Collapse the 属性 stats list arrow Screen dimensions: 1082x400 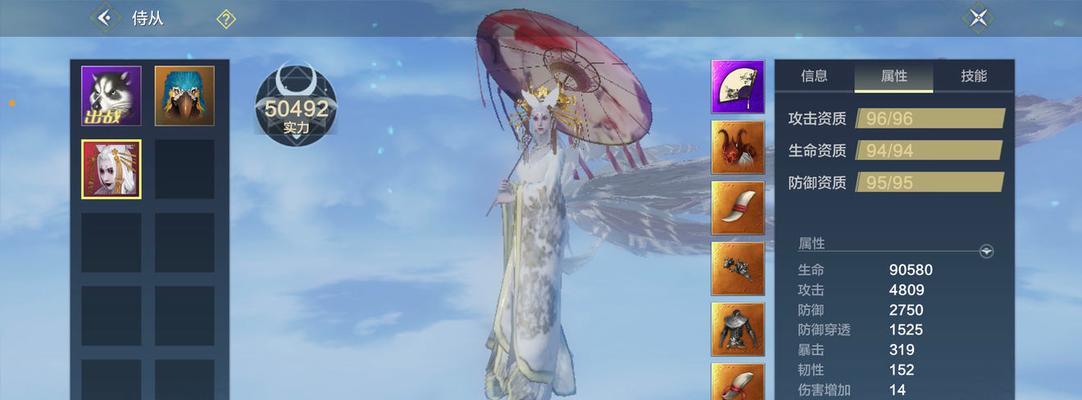click(x=987, y=251)
